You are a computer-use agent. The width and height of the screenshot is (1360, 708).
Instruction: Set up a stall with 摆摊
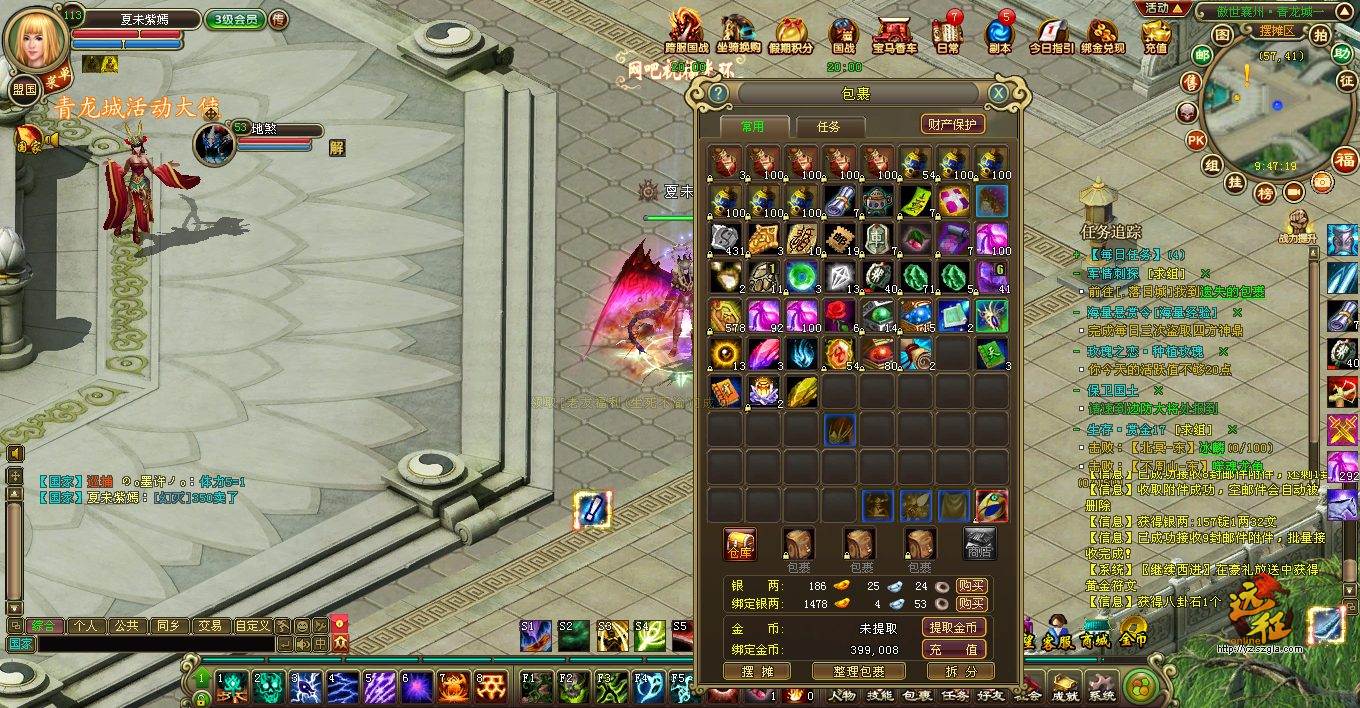click(758, 672)
